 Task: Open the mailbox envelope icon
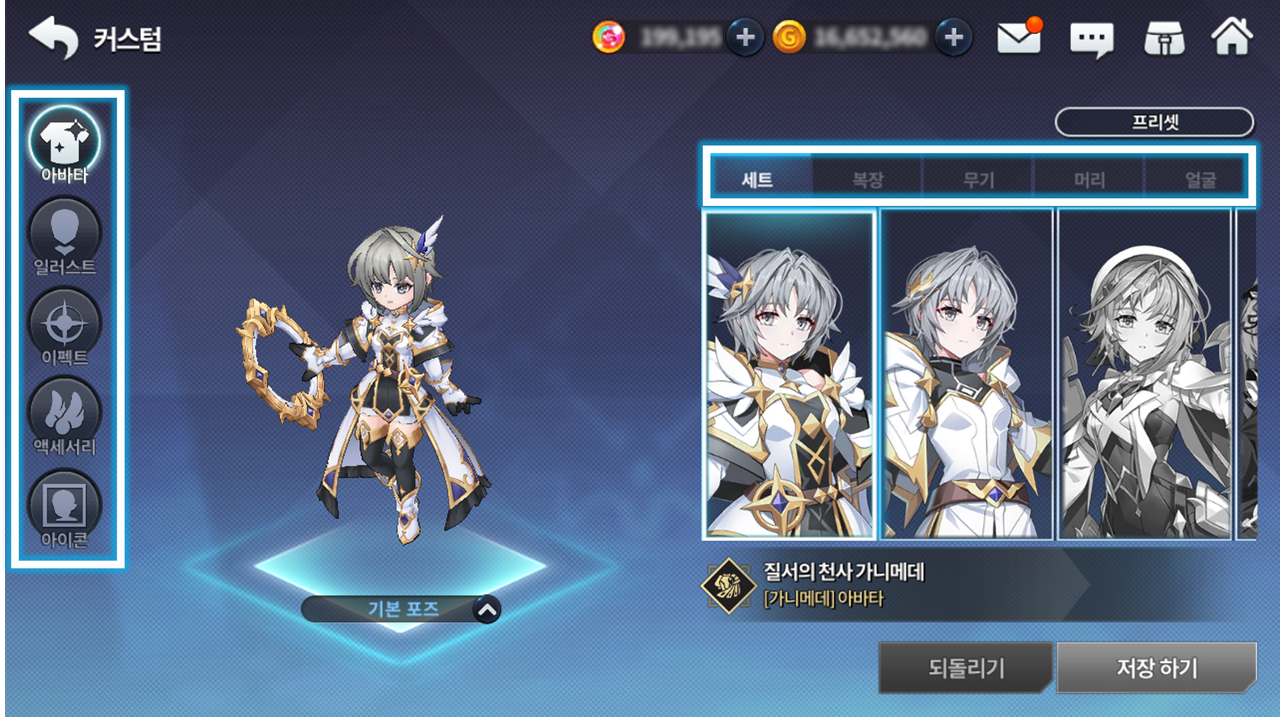coord(1019,38)
